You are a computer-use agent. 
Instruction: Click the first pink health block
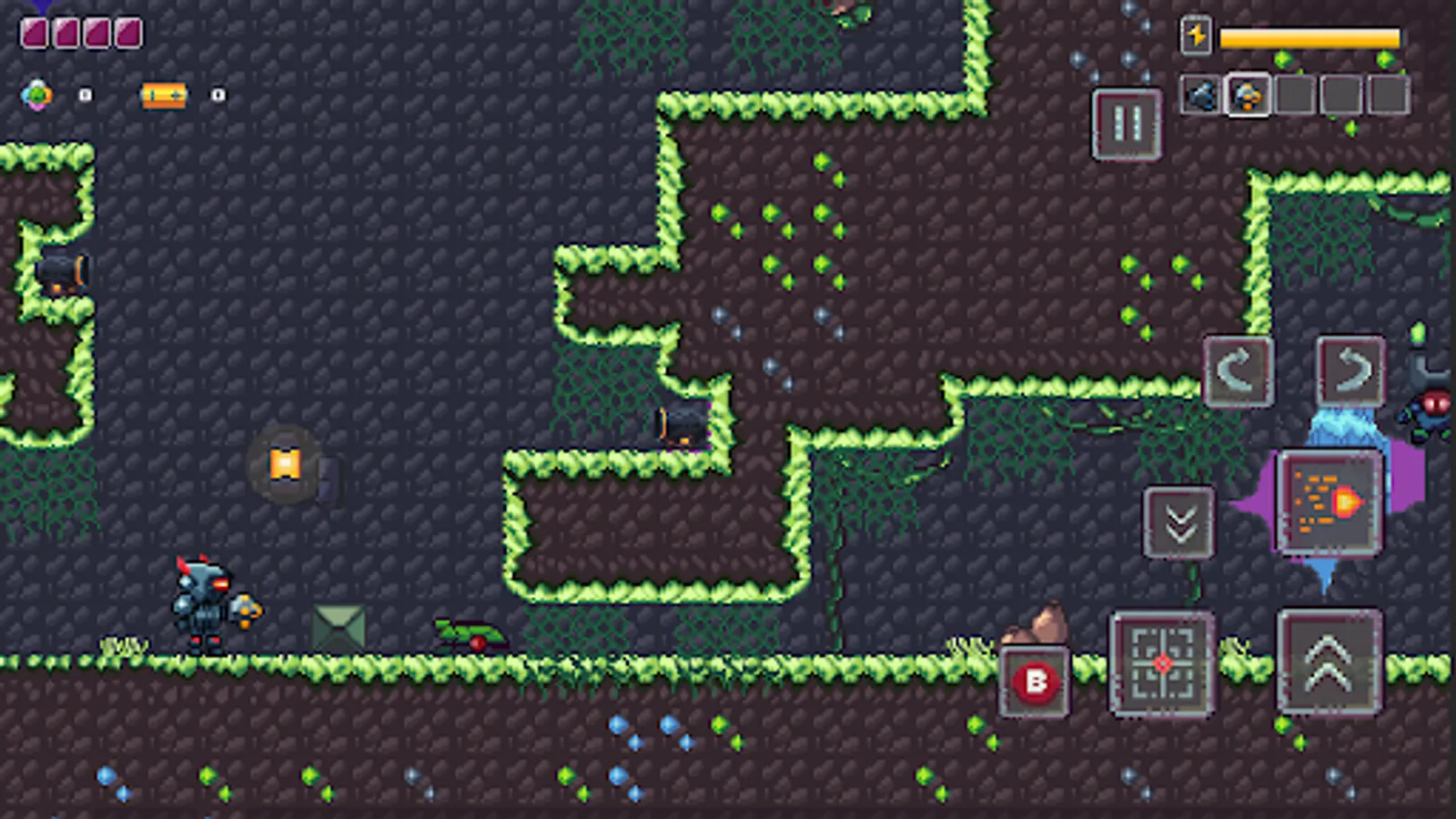pyautogui.click(x=33, y=33)
